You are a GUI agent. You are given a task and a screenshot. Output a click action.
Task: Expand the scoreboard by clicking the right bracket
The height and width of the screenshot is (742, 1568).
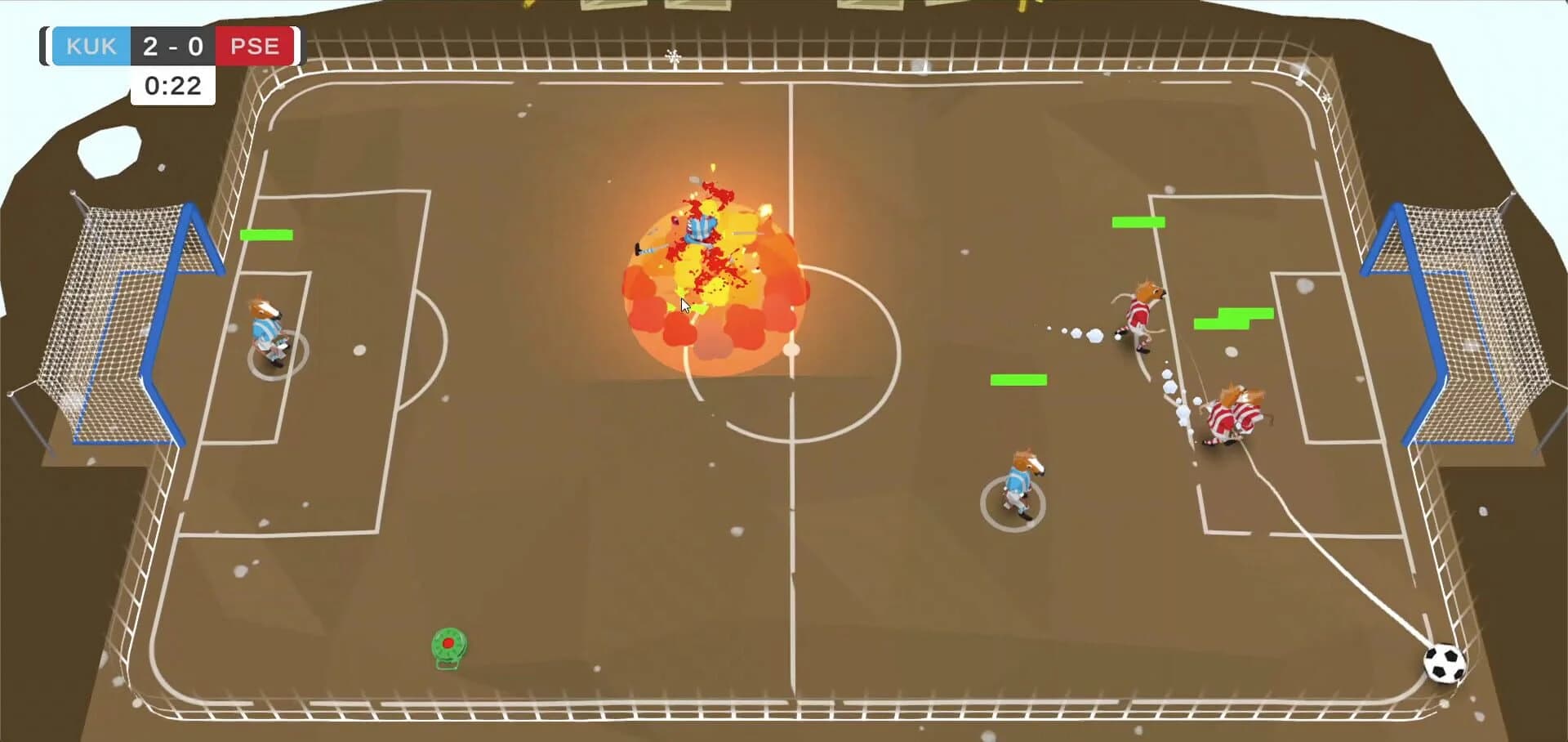click(297, 46)
